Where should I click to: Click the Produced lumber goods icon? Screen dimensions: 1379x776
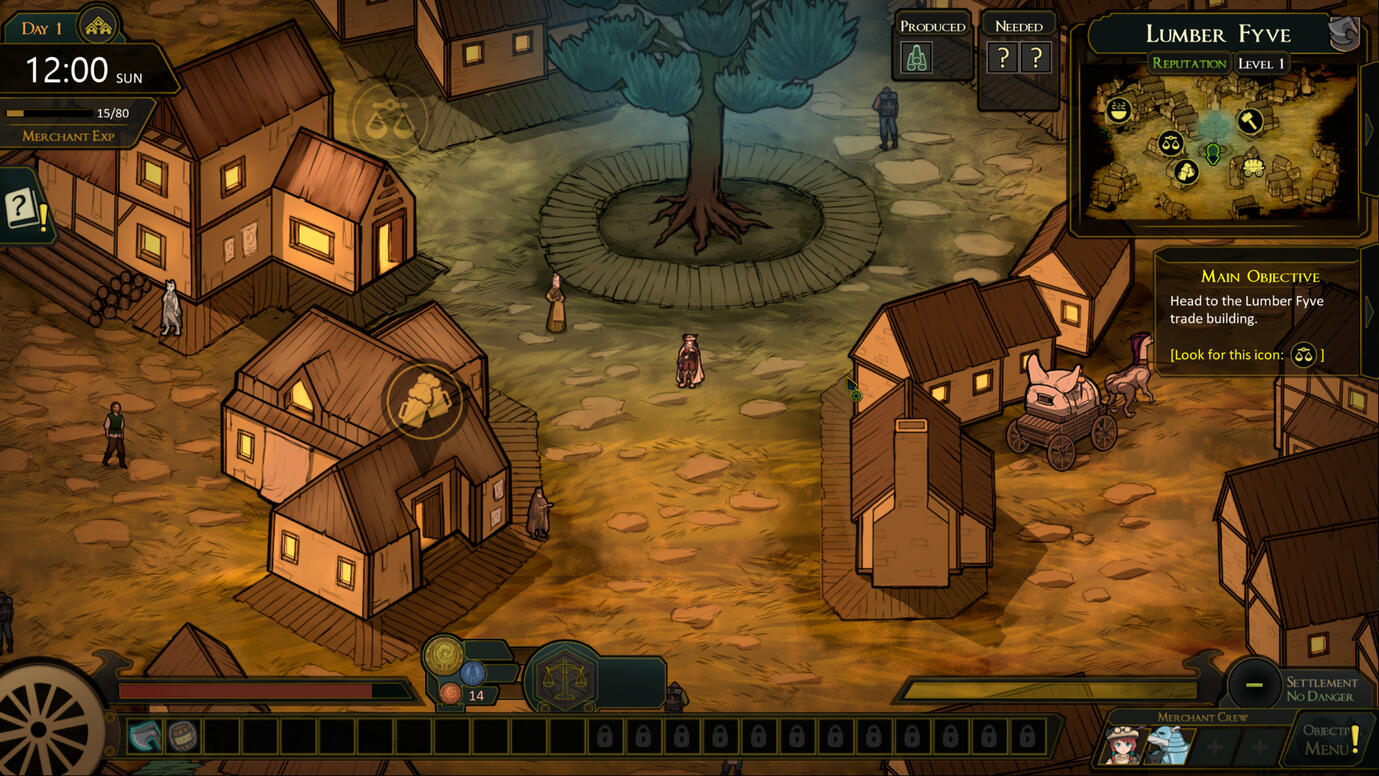[917, 58]
